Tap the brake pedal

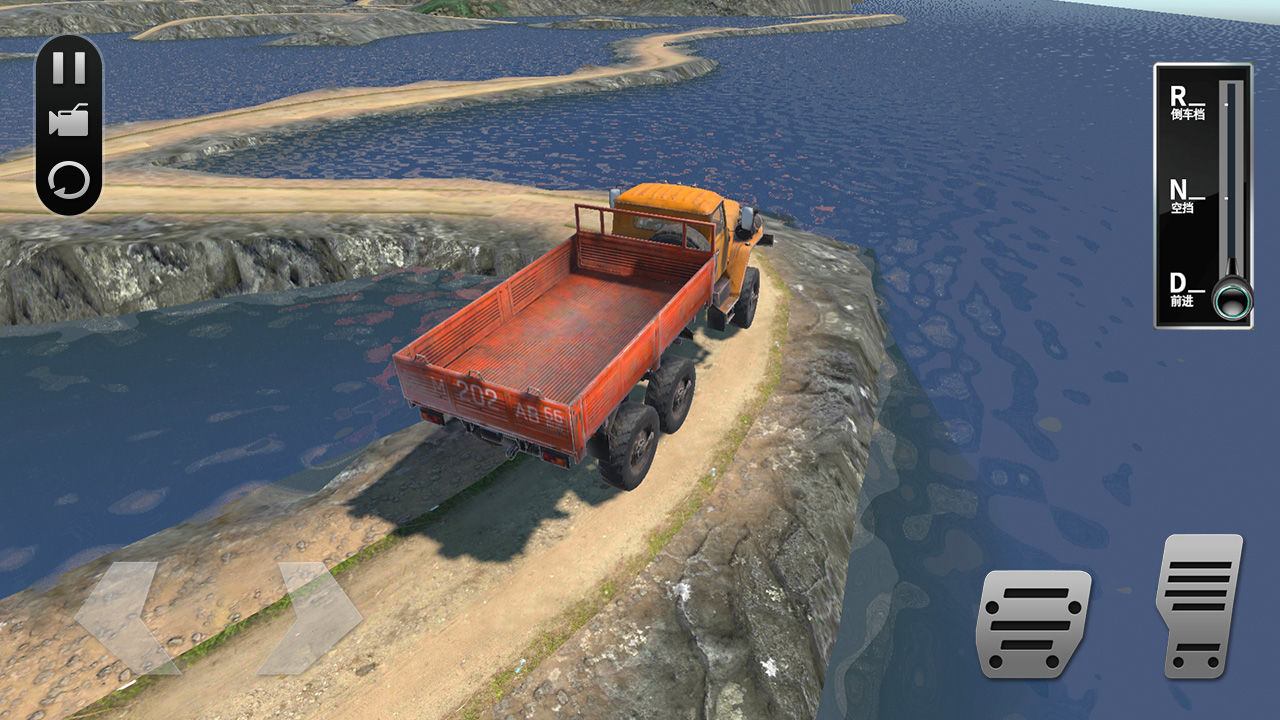point(1033,623)
